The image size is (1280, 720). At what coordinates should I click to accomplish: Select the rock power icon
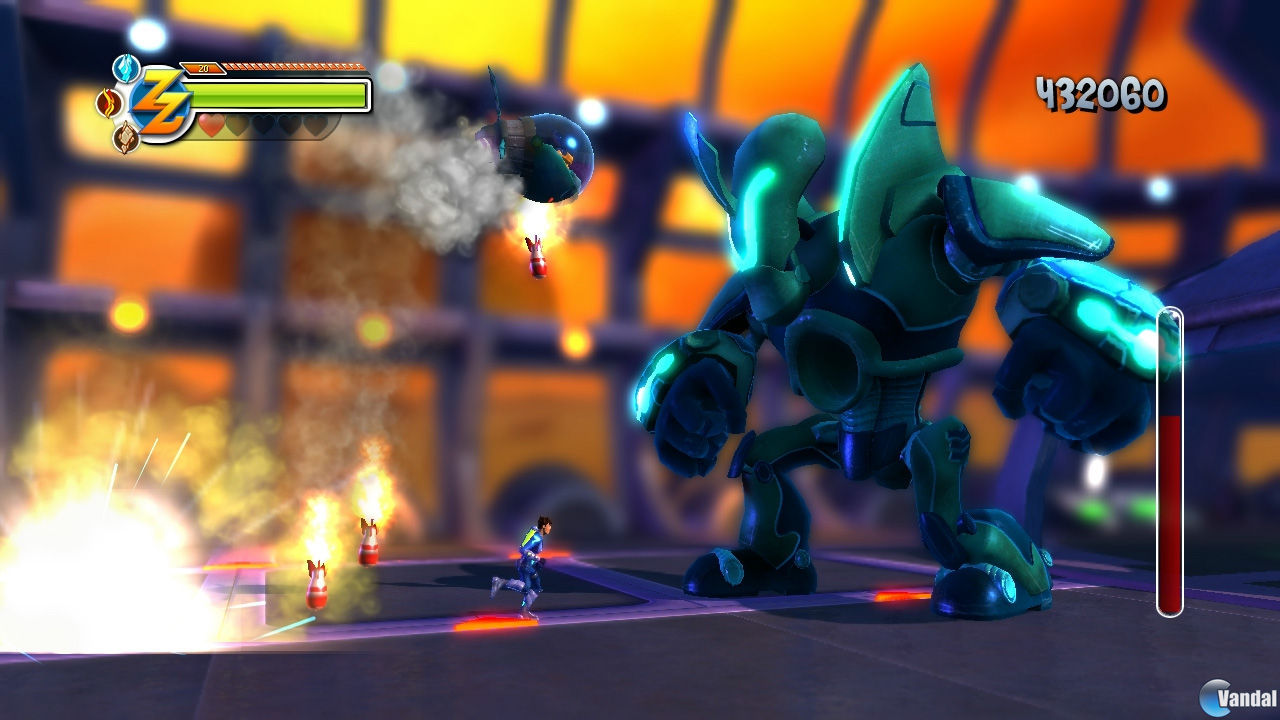(x=126, y=136)
